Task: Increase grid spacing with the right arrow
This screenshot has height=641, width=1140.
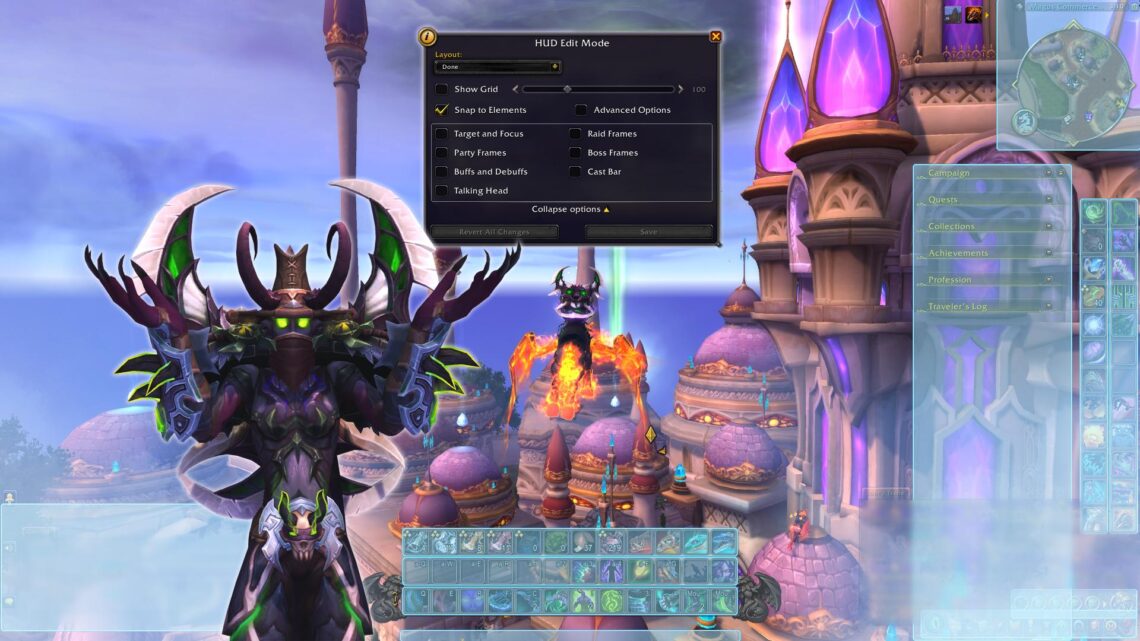Action: pyautogui.click(x=681, y=90)
